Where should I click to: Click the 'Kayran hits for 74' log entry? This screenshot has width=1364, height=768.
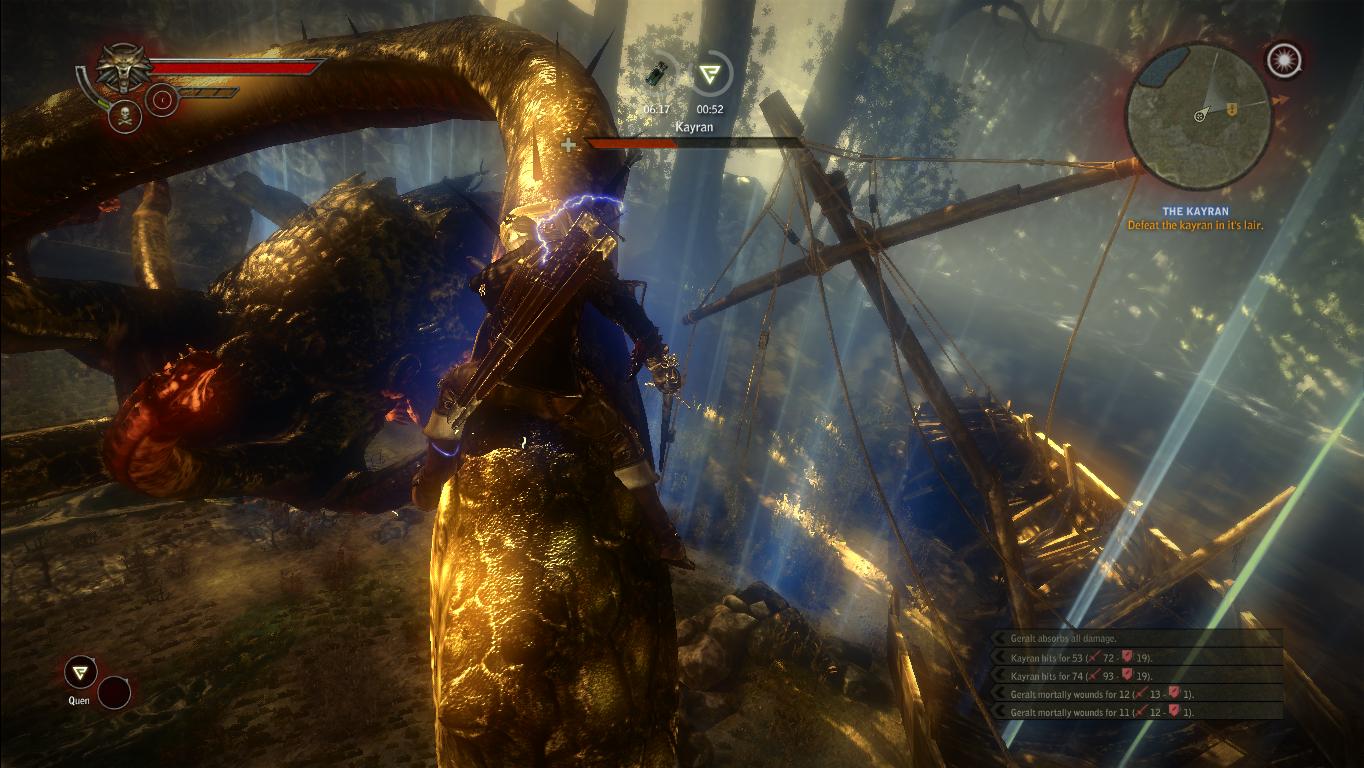point(1081,676)
